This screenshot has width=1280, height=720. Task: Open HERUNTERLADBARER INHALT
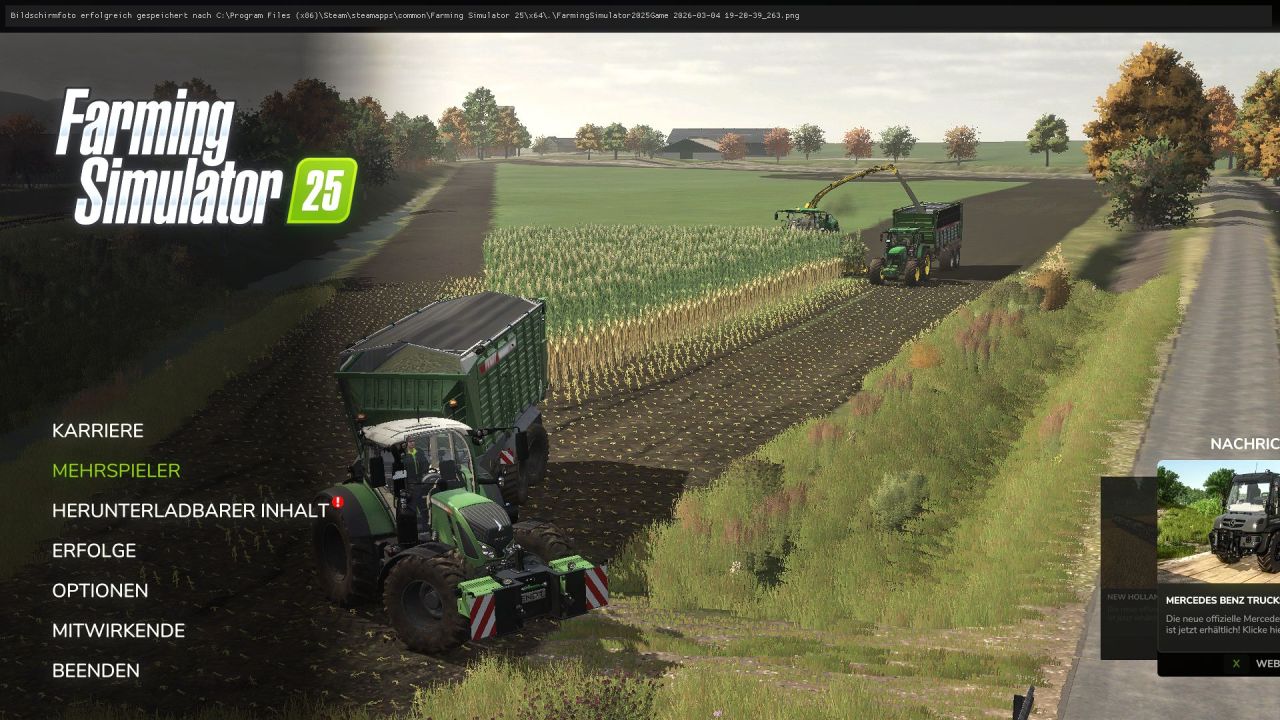point(189,510)
